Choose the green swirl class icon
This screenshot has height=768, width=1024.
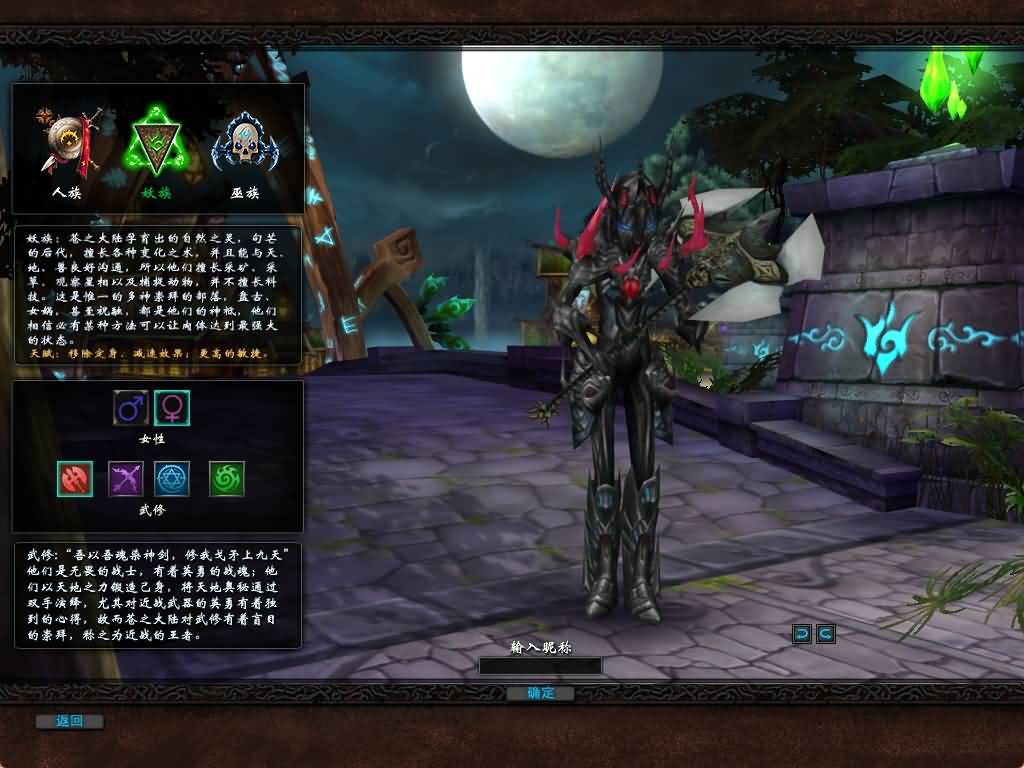click(x=227, y=479)
